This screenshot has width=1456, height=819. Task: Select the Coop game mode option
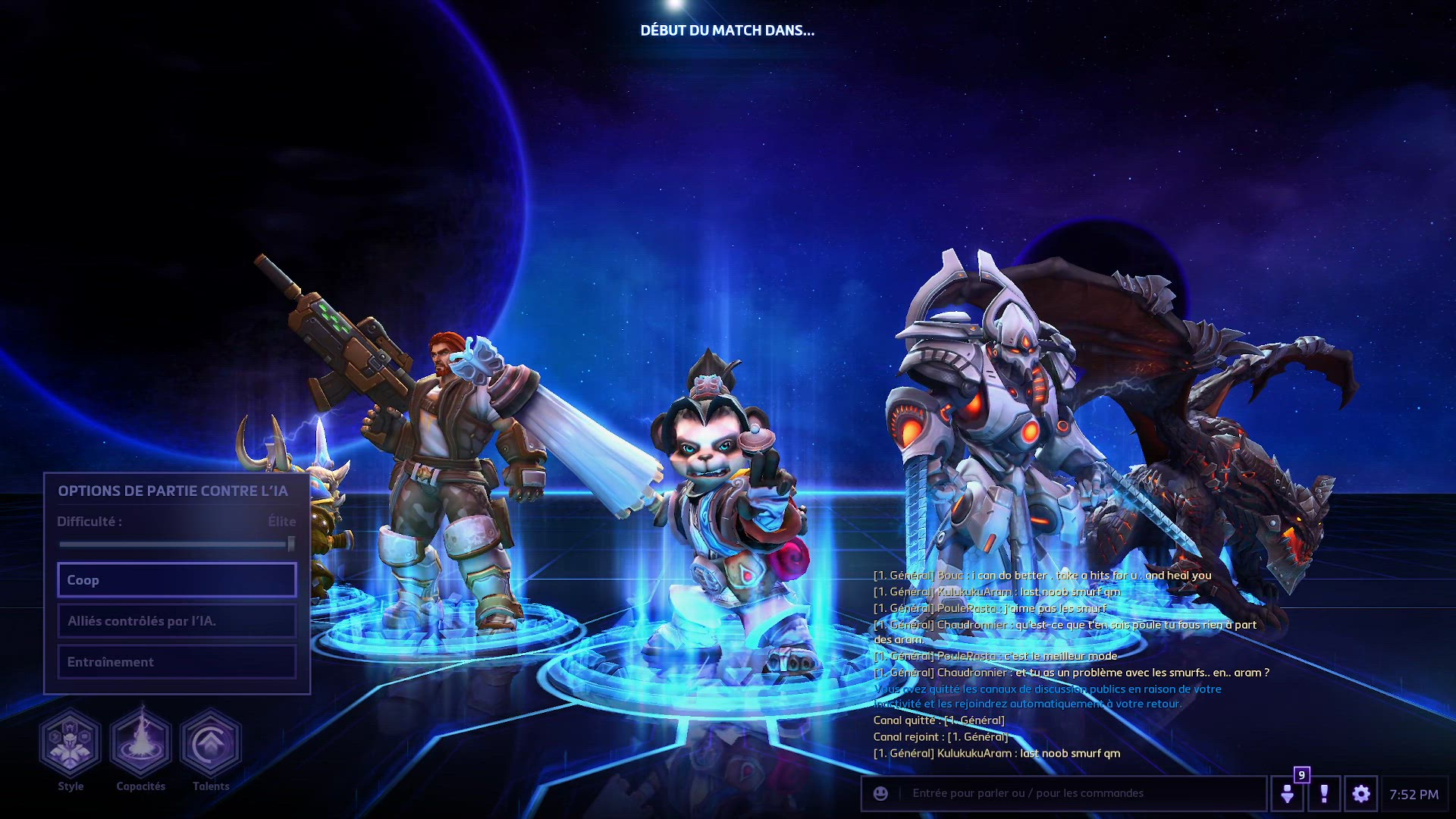pyautogui.click(x=177, y=580)
